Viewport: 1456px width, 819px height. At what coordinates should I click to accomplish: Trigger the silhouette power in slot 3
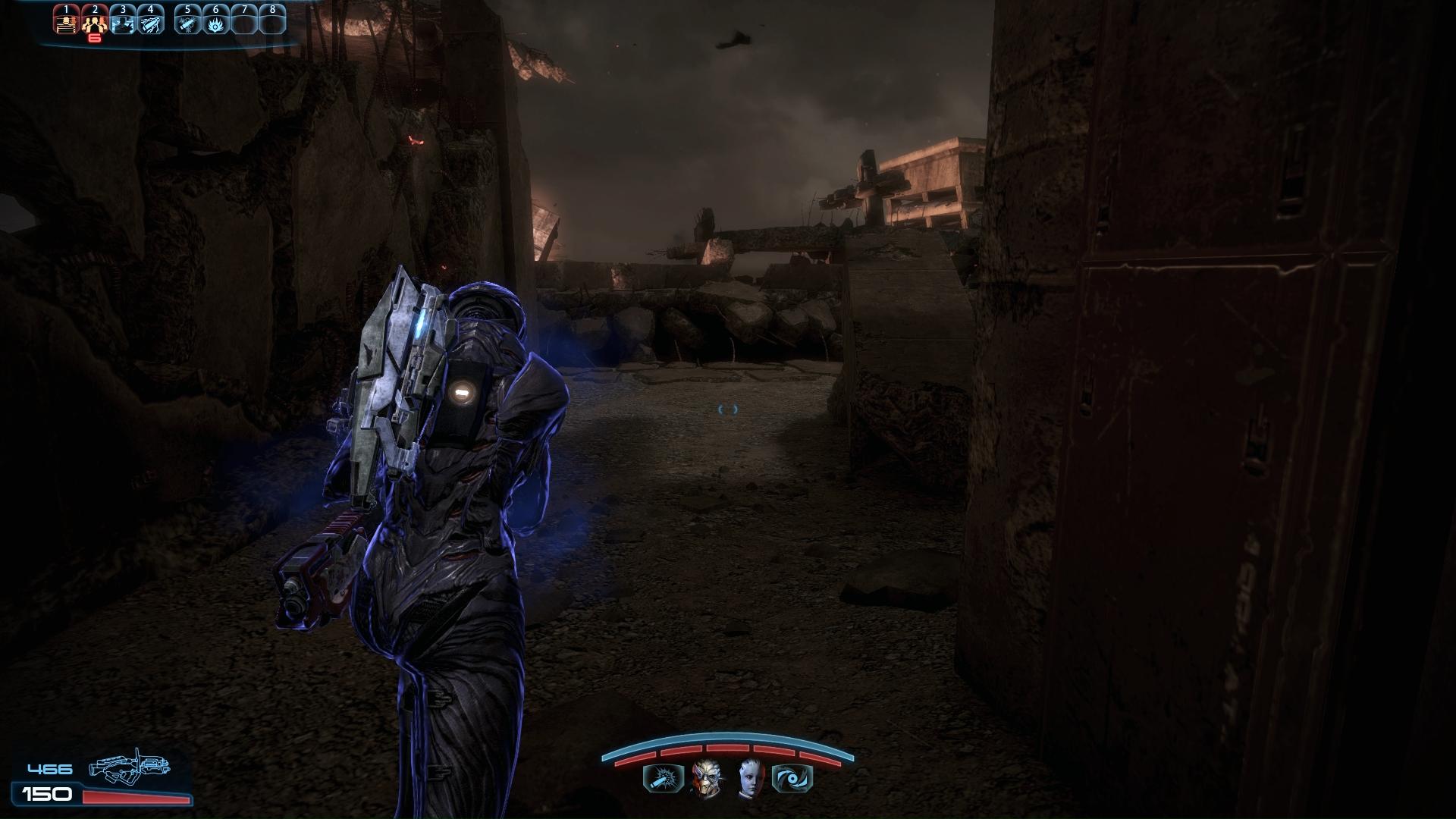click(x=123, y=21)
